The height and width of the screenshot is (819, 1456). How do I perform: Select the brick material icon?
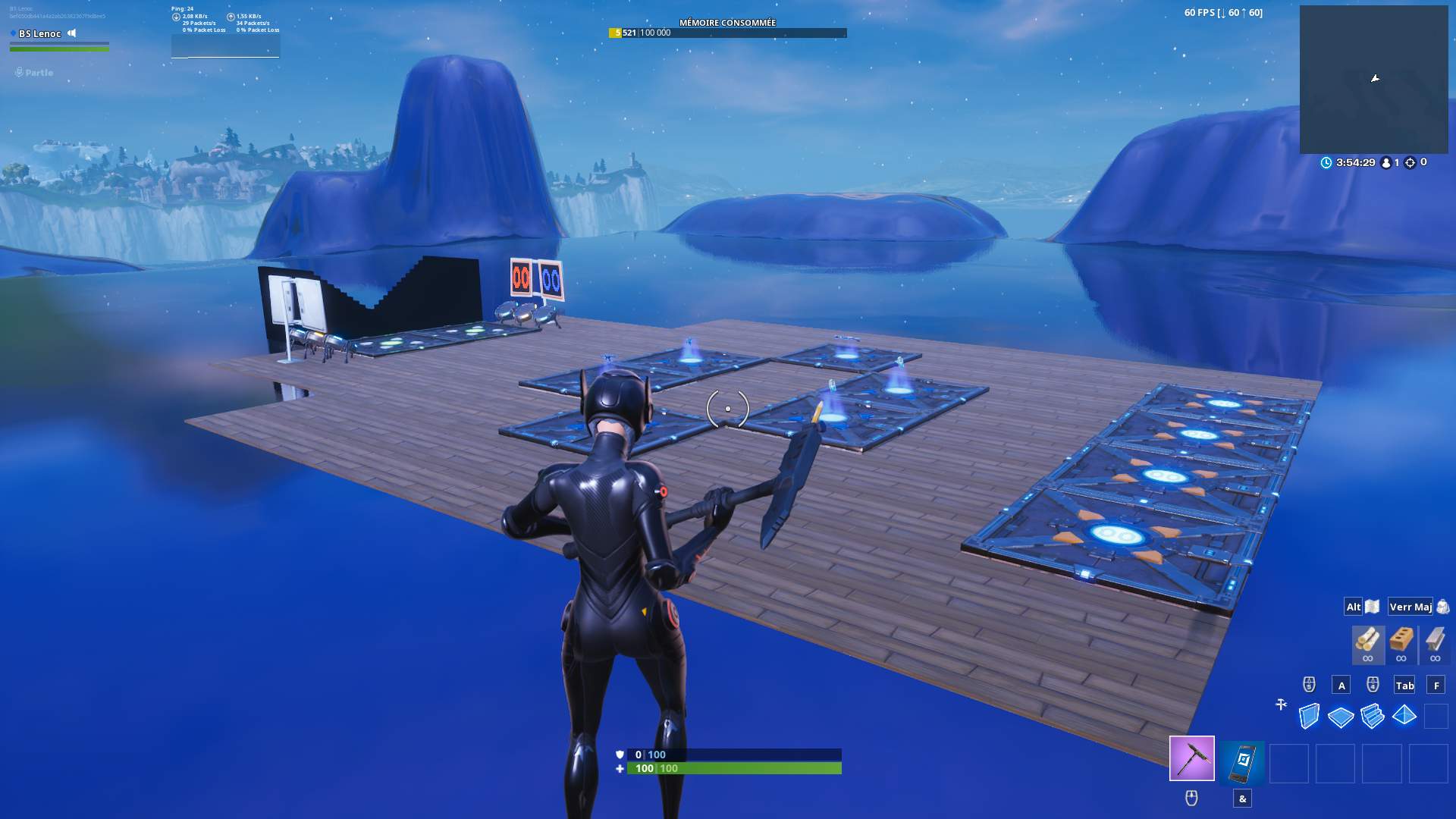tap(1401, 641)
